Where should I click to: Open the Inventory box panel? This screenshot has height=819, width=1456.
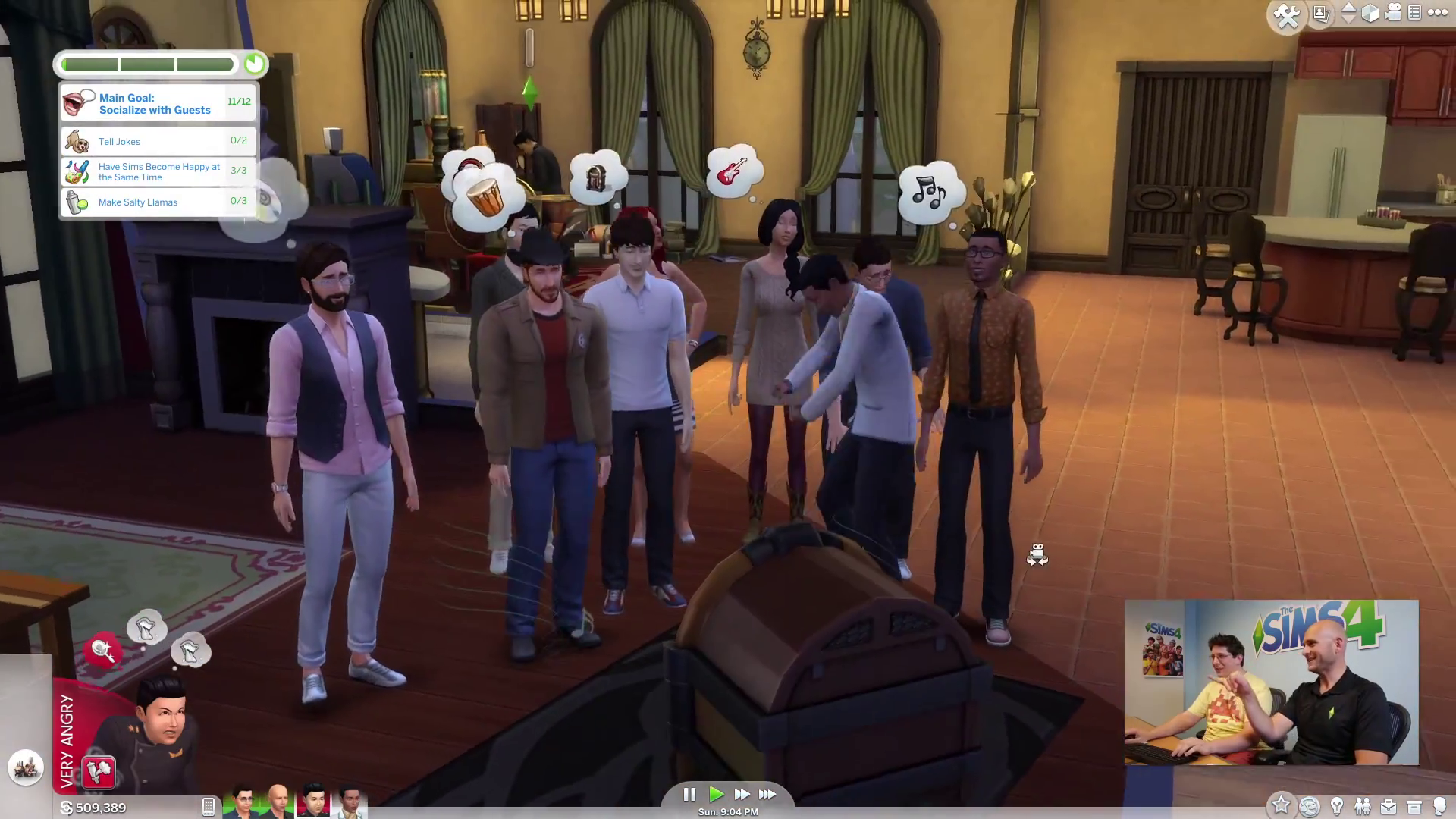1414,806
